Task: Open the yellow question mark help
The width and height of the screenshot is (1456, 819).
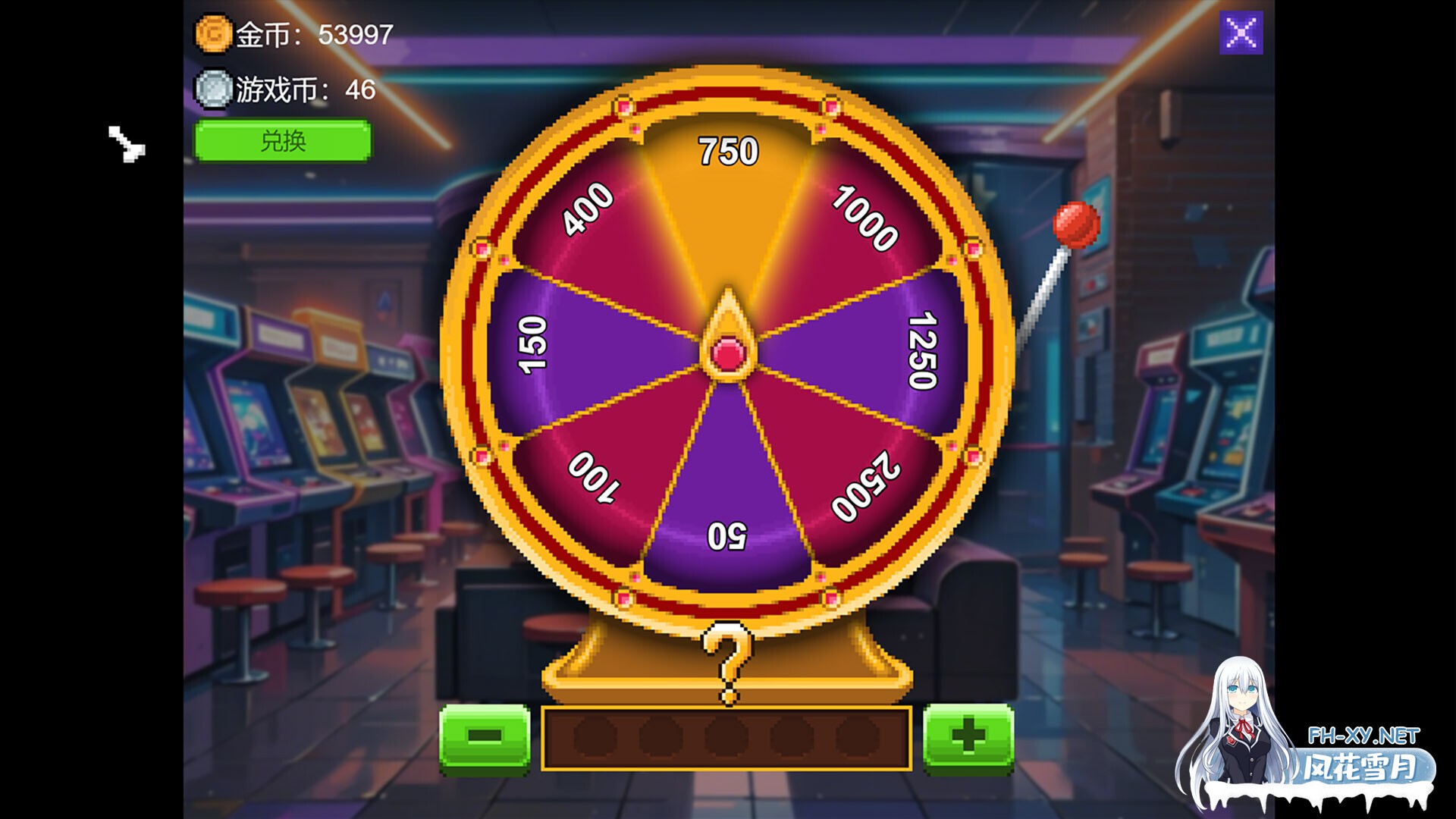Action: pos(727,661)
